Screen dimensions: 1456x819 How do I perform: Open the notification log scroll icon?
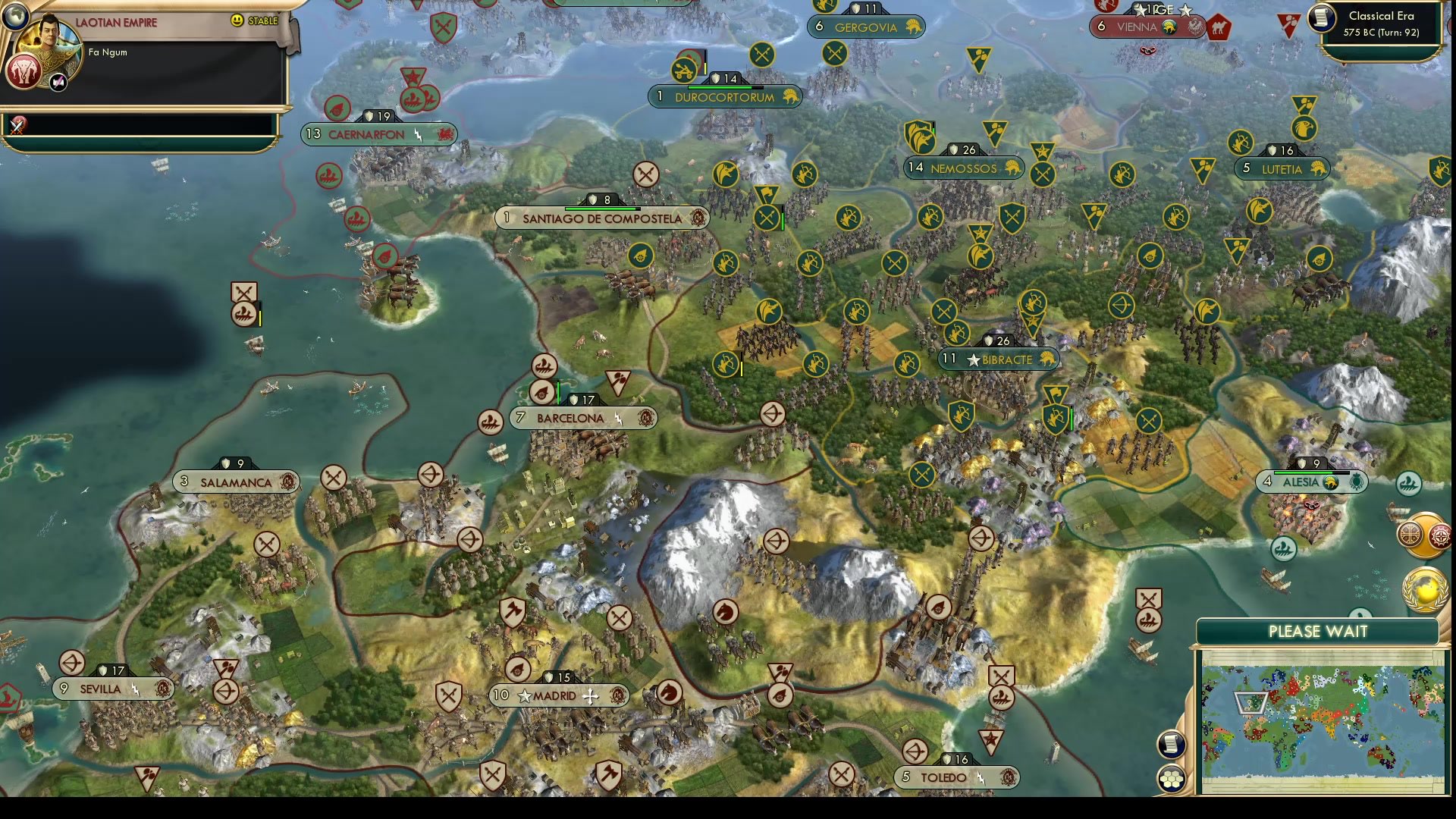pos(1171,745)
